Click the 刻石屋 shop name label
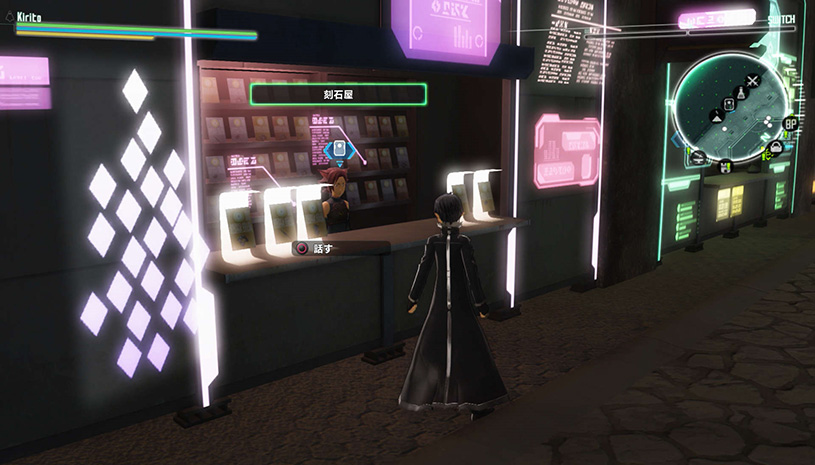The height and width of the screenshot is (465, 815). (338, 95)
